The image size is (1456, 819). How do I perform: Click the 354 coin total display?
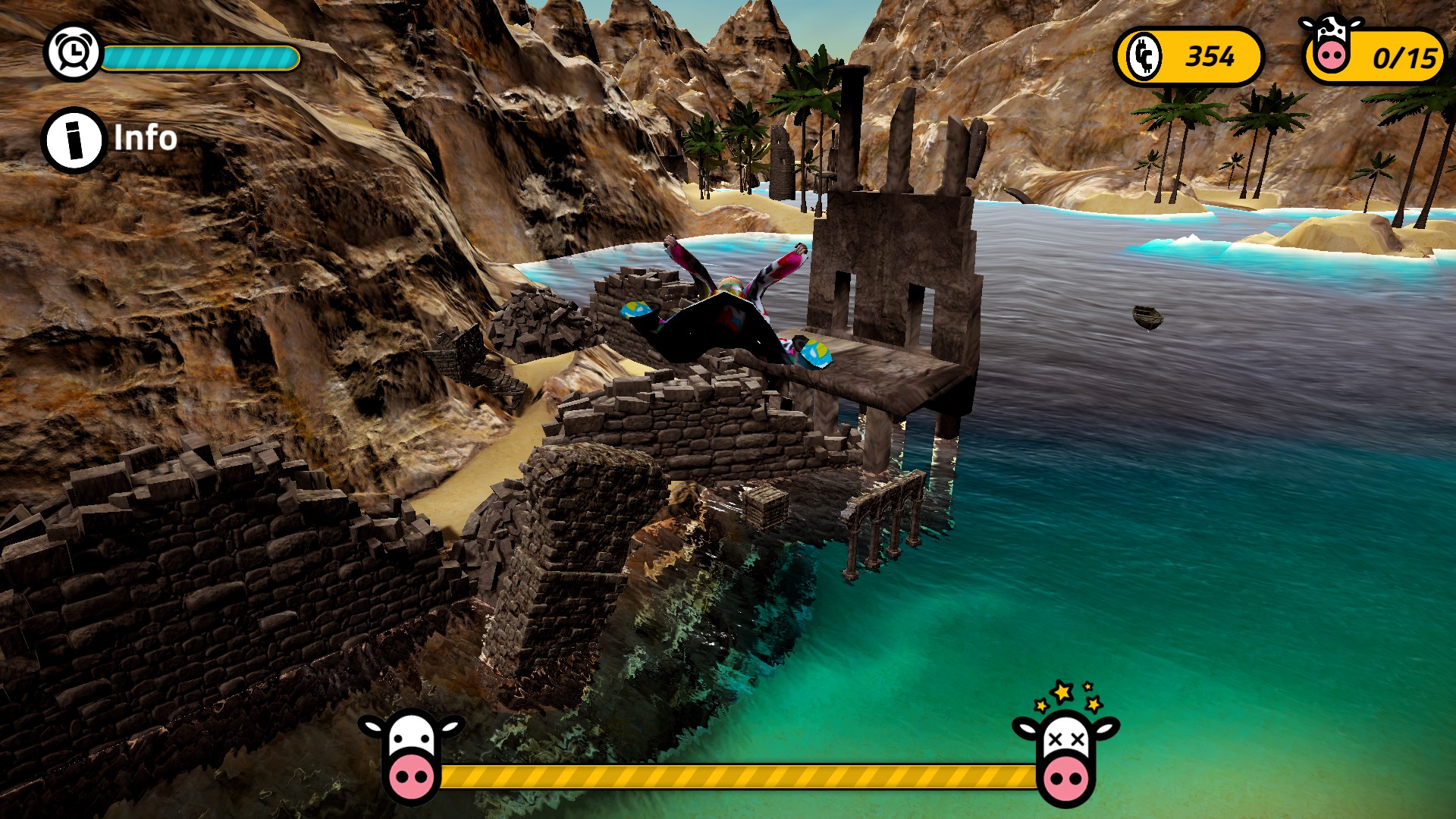1210,55
